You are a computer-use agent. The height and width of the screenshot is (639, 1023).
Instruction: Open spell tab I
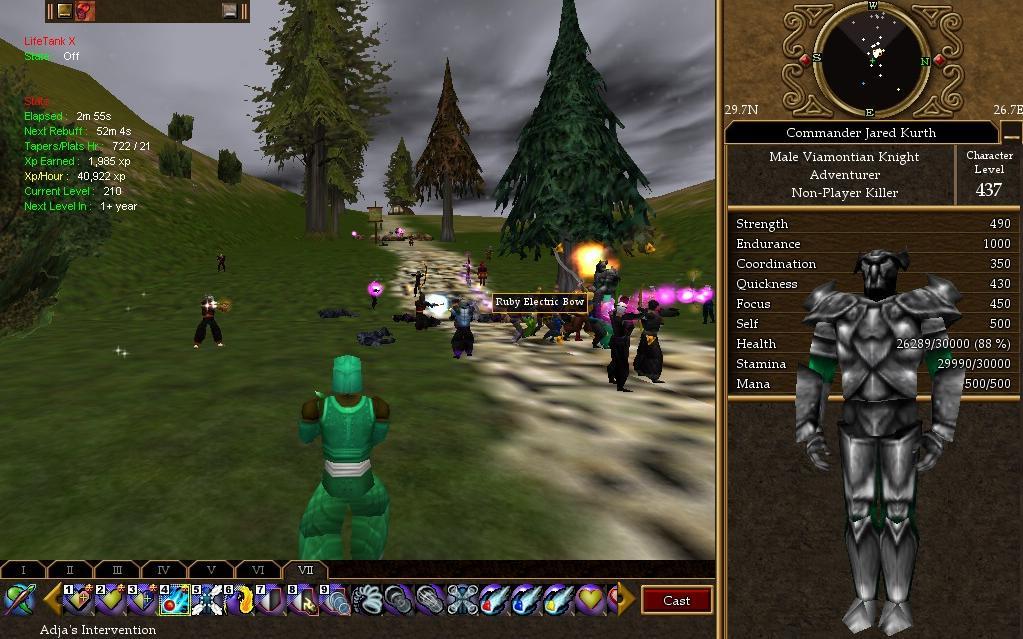(x=23, y=570)
